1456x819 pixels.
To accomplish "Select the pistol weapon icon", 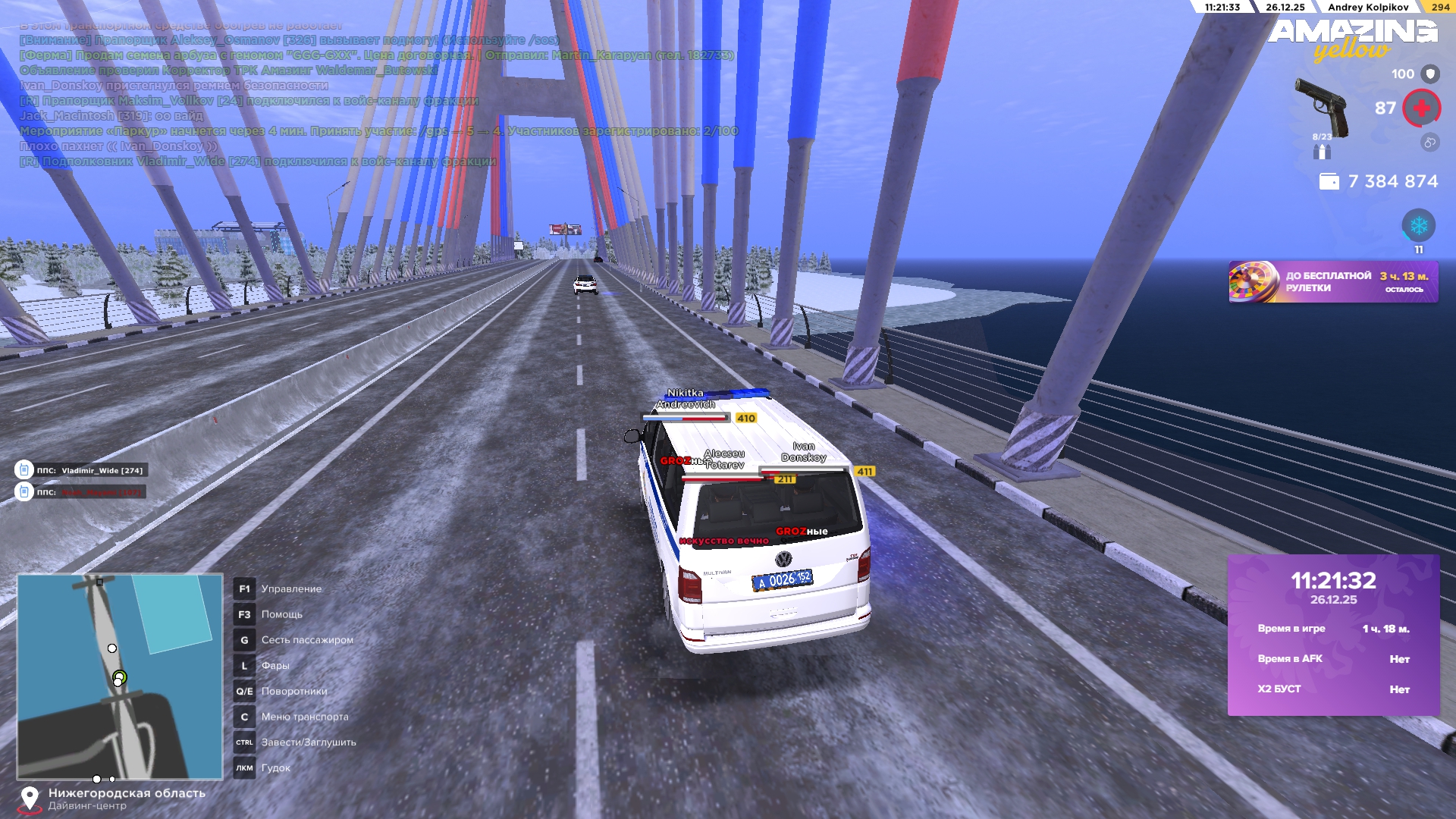I will point(1323,107).
